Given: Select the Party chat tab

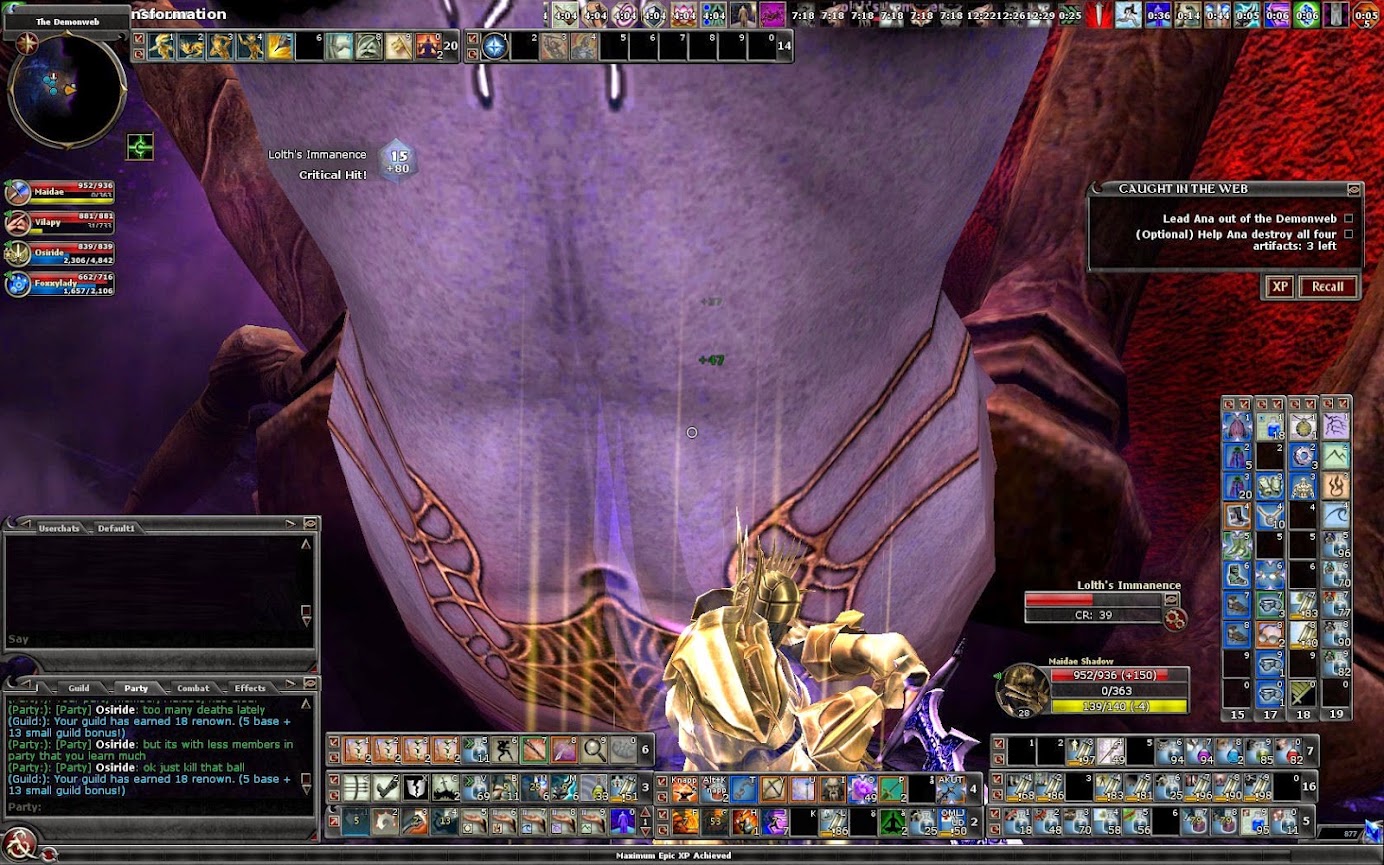Looking at the screenshot, I should (x=136, y=688).
